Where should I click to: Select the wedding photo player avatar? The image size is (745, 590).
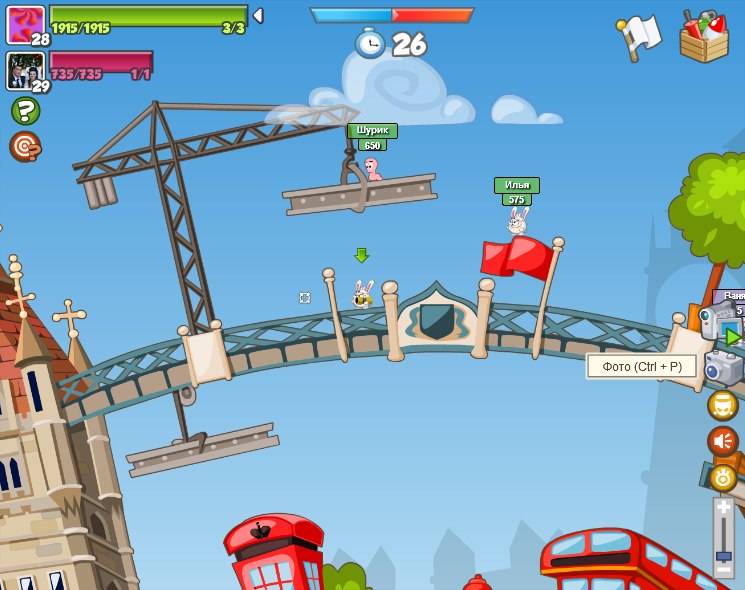click(25, 71)
